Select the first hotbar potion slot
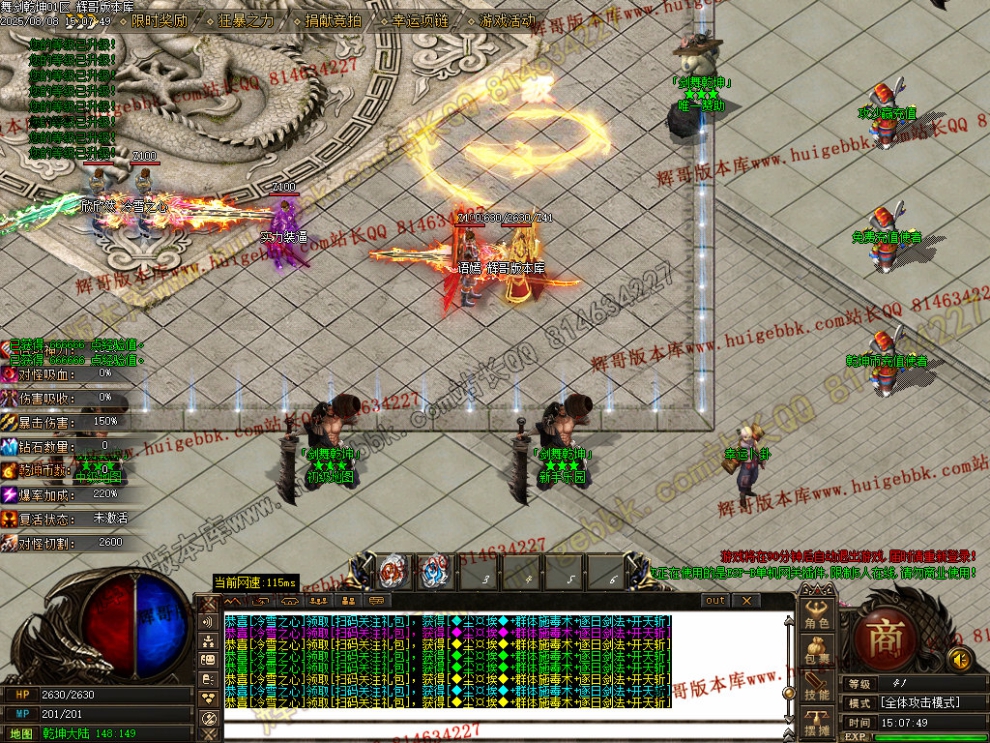 tap(391, 573)
